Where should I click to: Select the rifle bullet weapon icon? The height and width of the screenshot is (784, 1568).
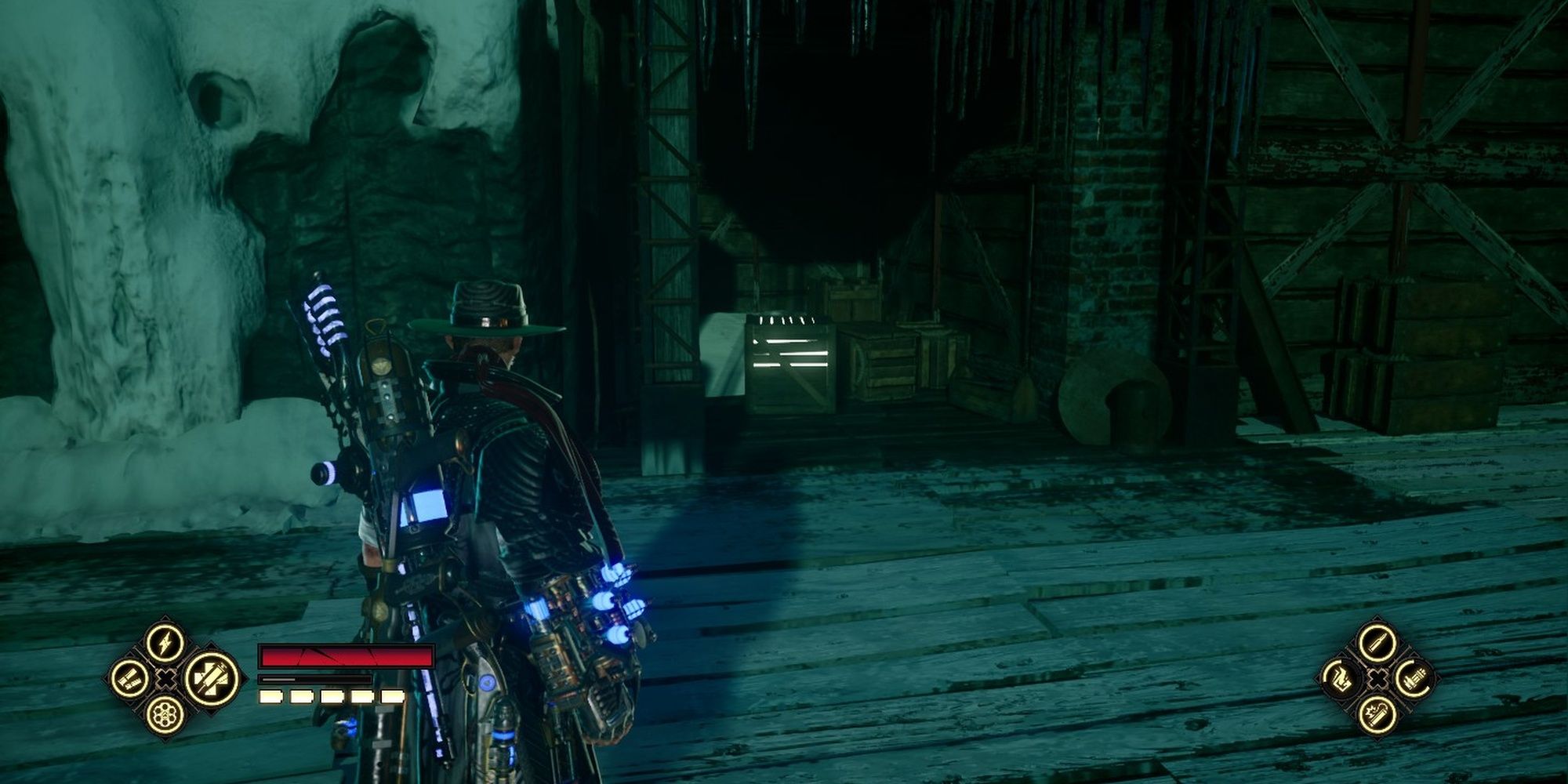pos(1378,643)
